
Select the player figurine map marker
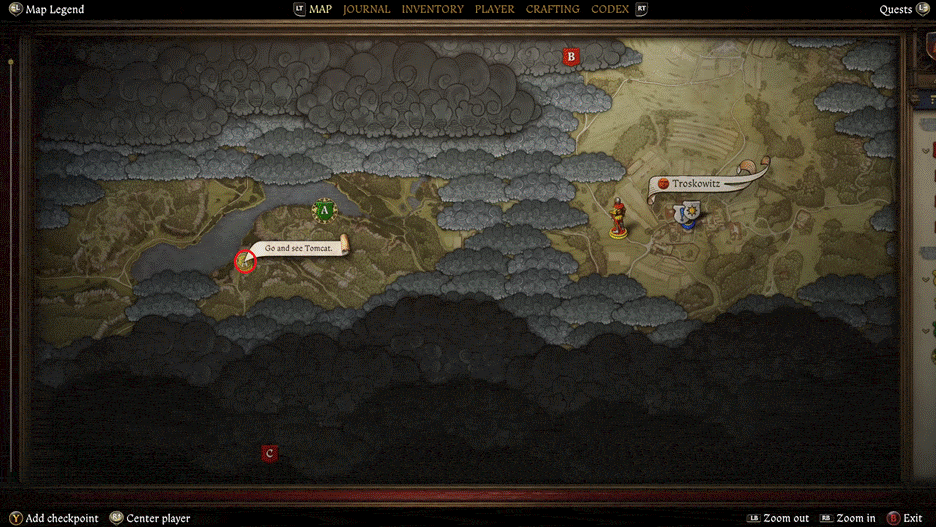click(x=619, y=219)
